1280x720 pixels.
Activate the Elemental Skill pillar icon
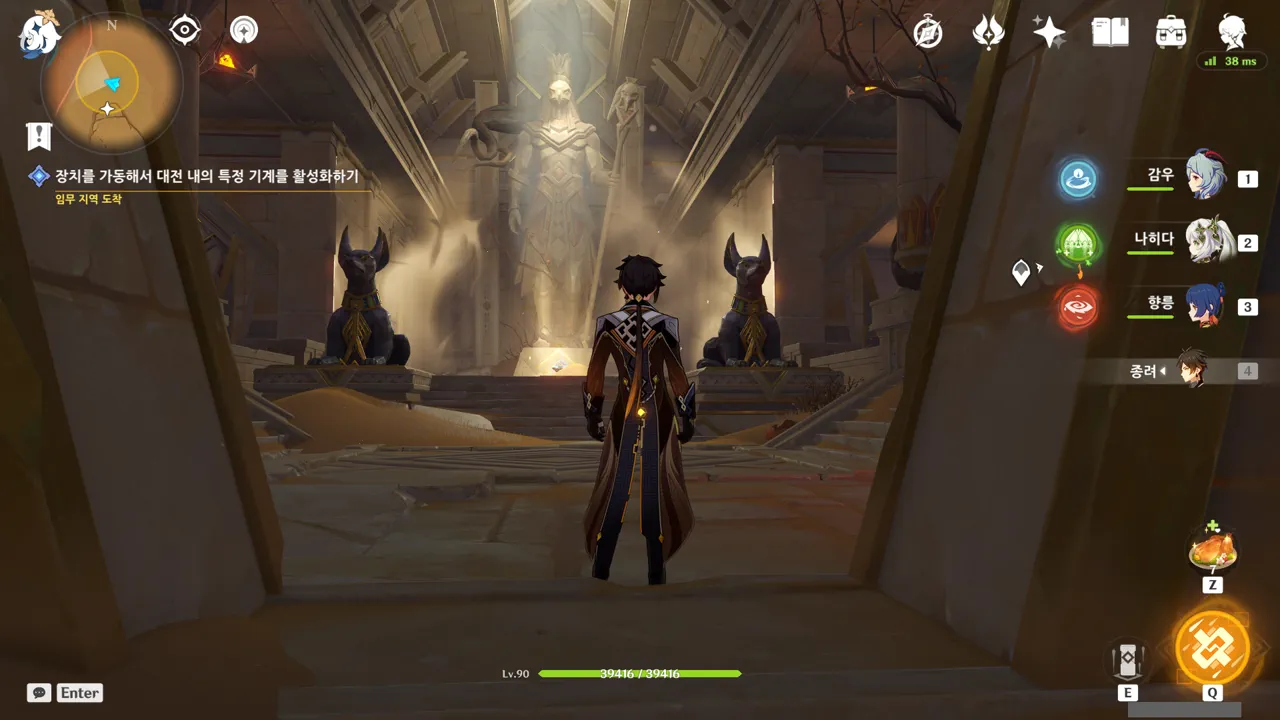(x=1128, y=660)
